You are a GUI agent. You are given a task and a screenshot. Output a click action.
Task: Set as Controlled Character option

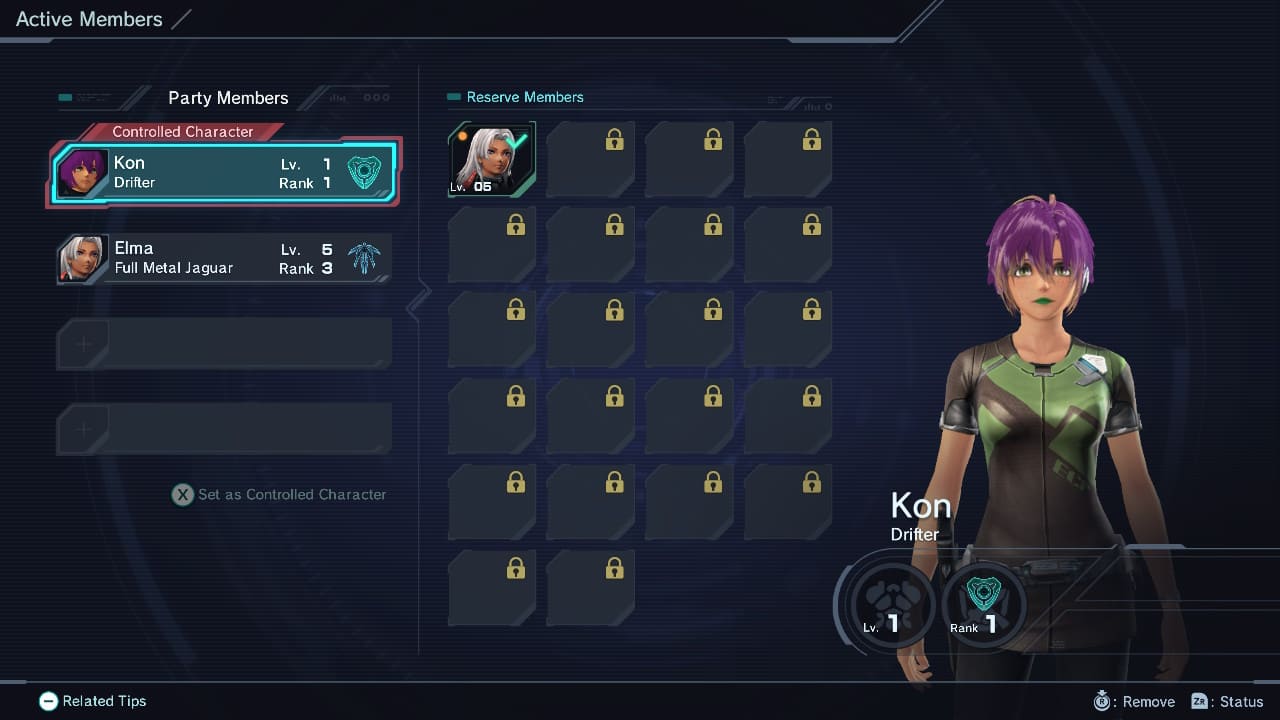point(279,494)
